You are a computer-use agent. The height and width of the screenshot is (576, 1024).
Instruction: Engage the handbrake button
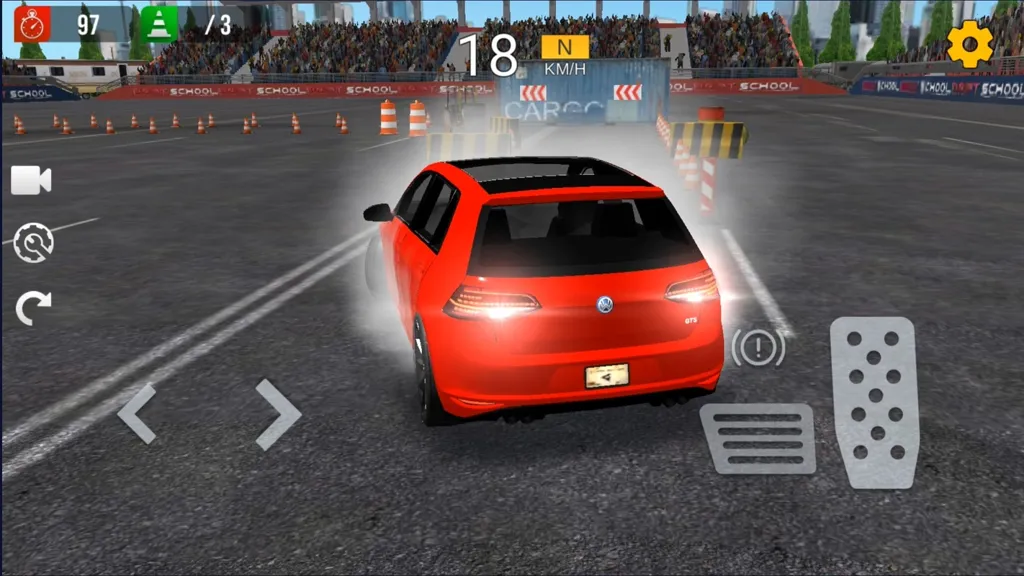(x=757, y=347)
